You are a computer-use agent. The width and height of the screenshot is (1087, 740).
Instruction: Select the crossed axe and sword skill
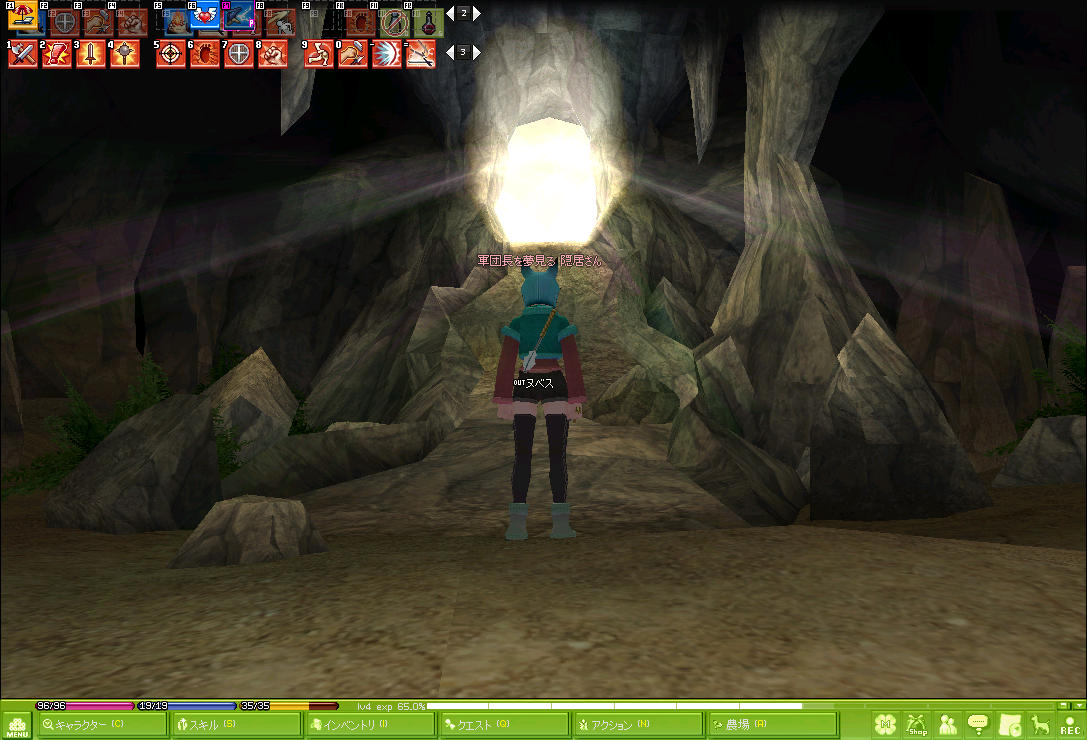22,54
